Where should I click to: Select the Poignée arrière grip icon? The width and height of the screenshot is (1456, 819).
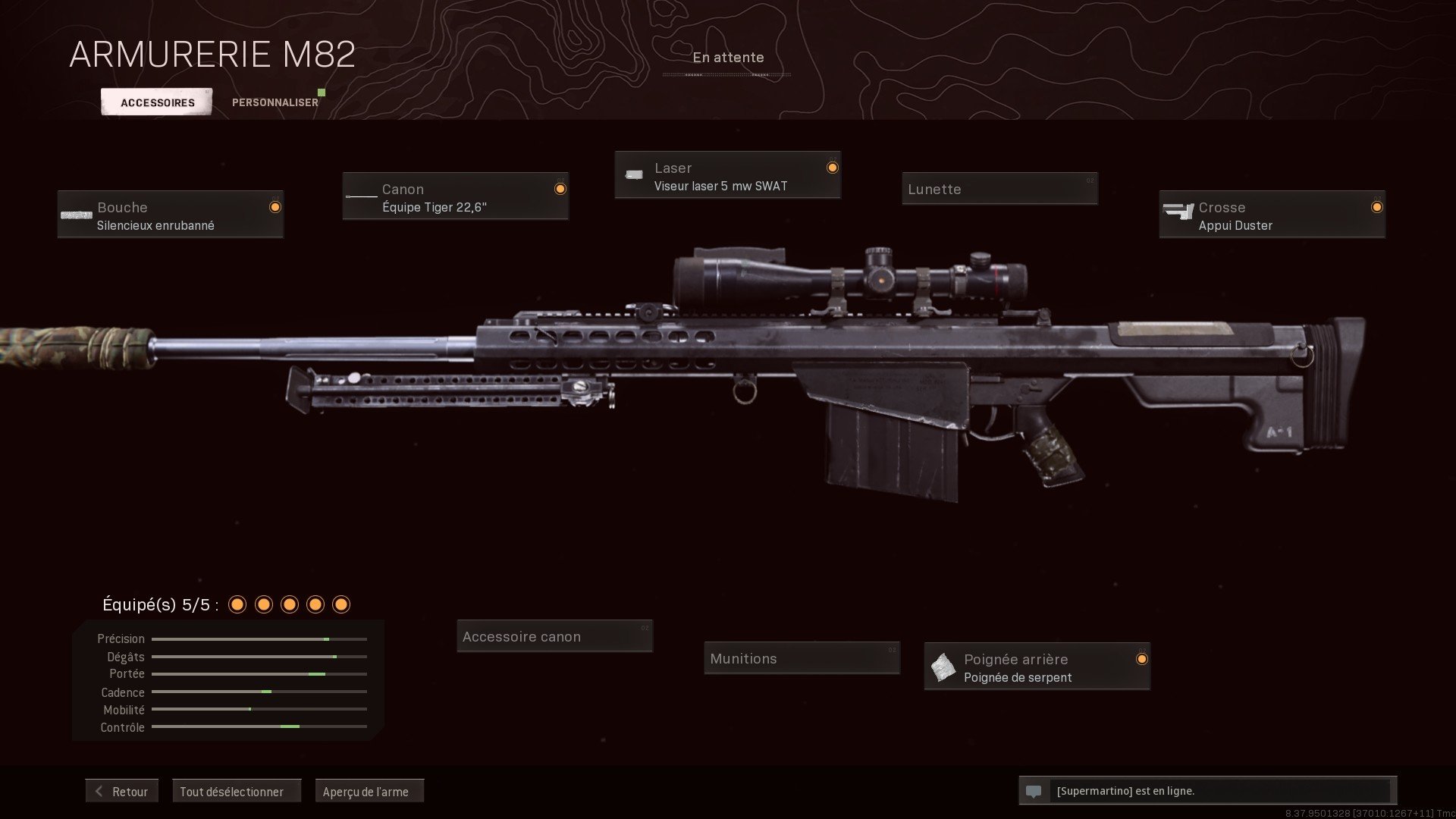pos(943,667)
